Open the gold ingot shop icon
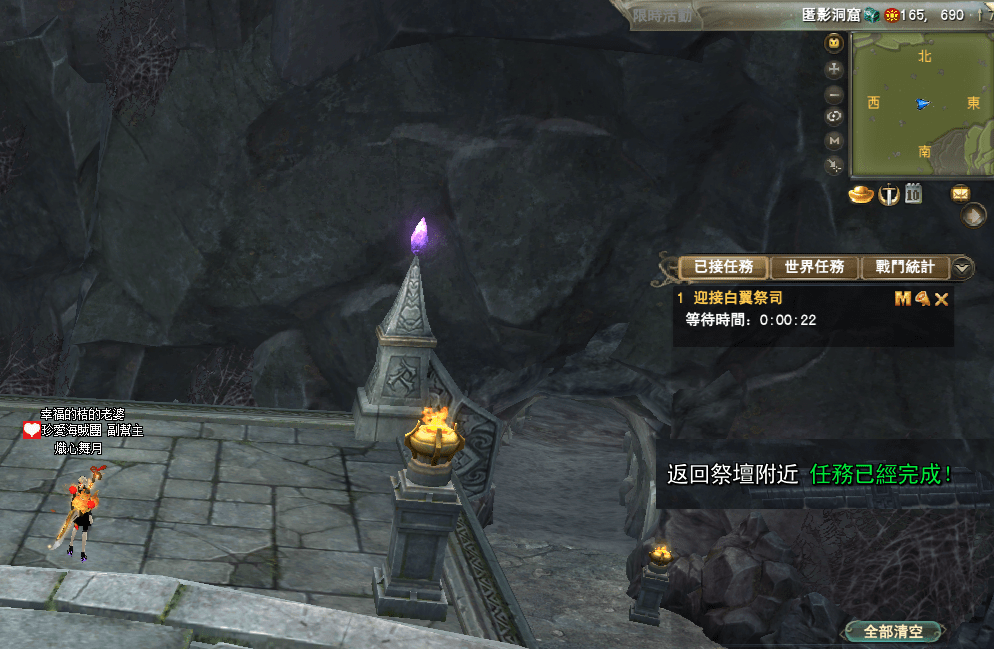994x649 pixels. (861, 194)
